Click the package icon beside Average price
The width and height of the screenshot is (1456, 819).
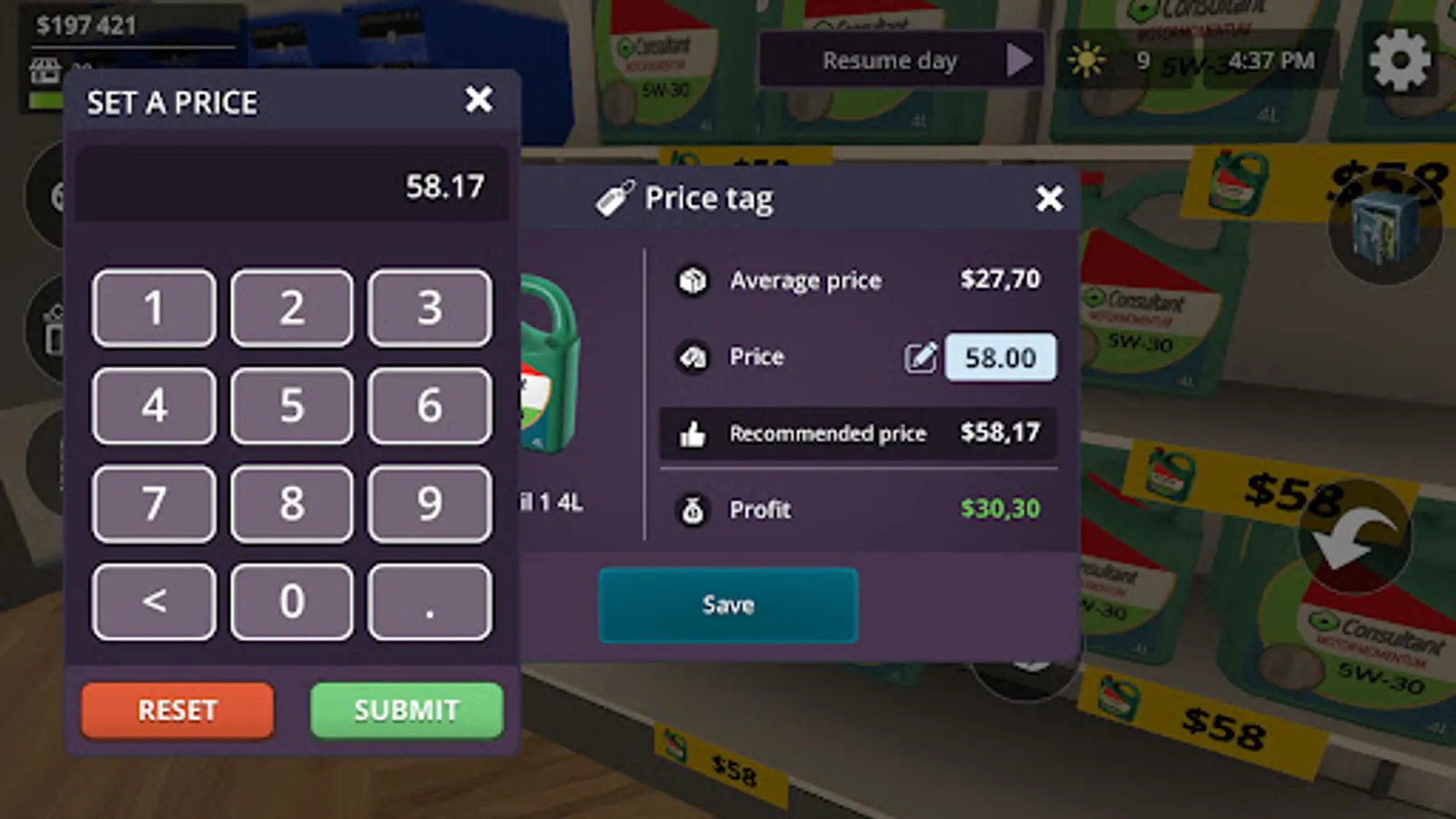pyautogui.click(x=694, y=281)
